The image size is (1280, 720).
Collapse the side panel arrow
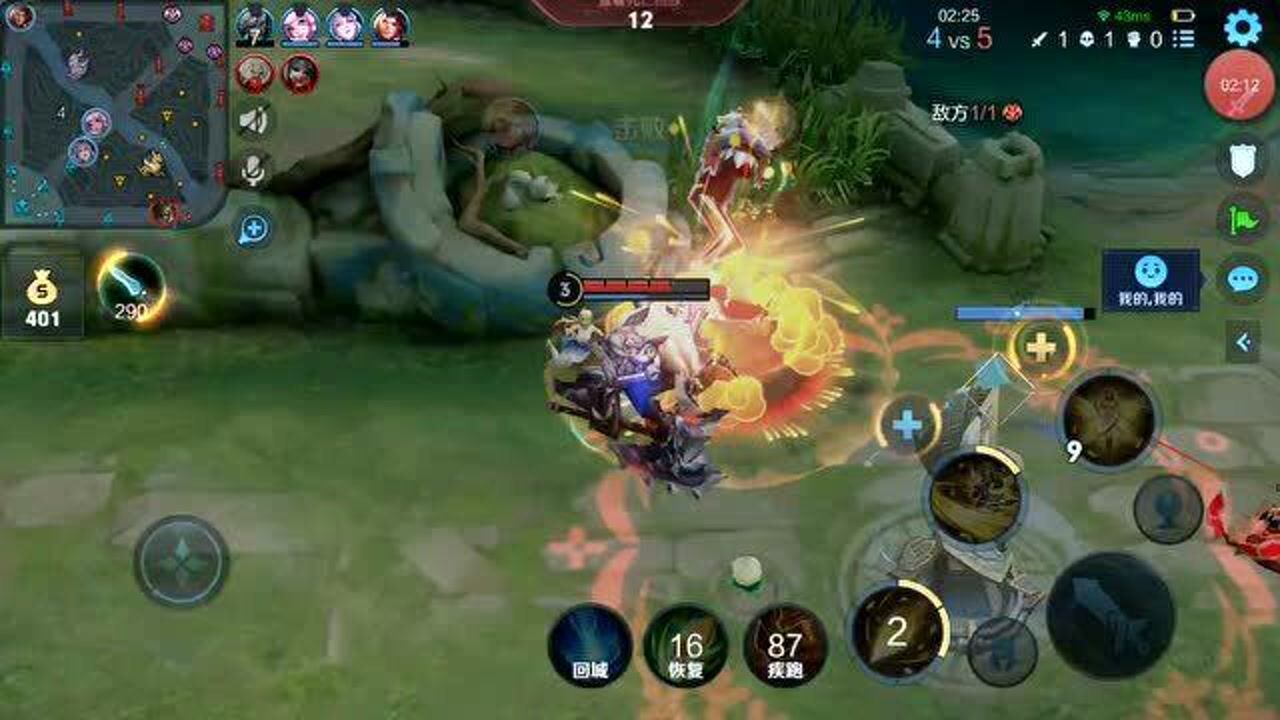(1242, 343)
